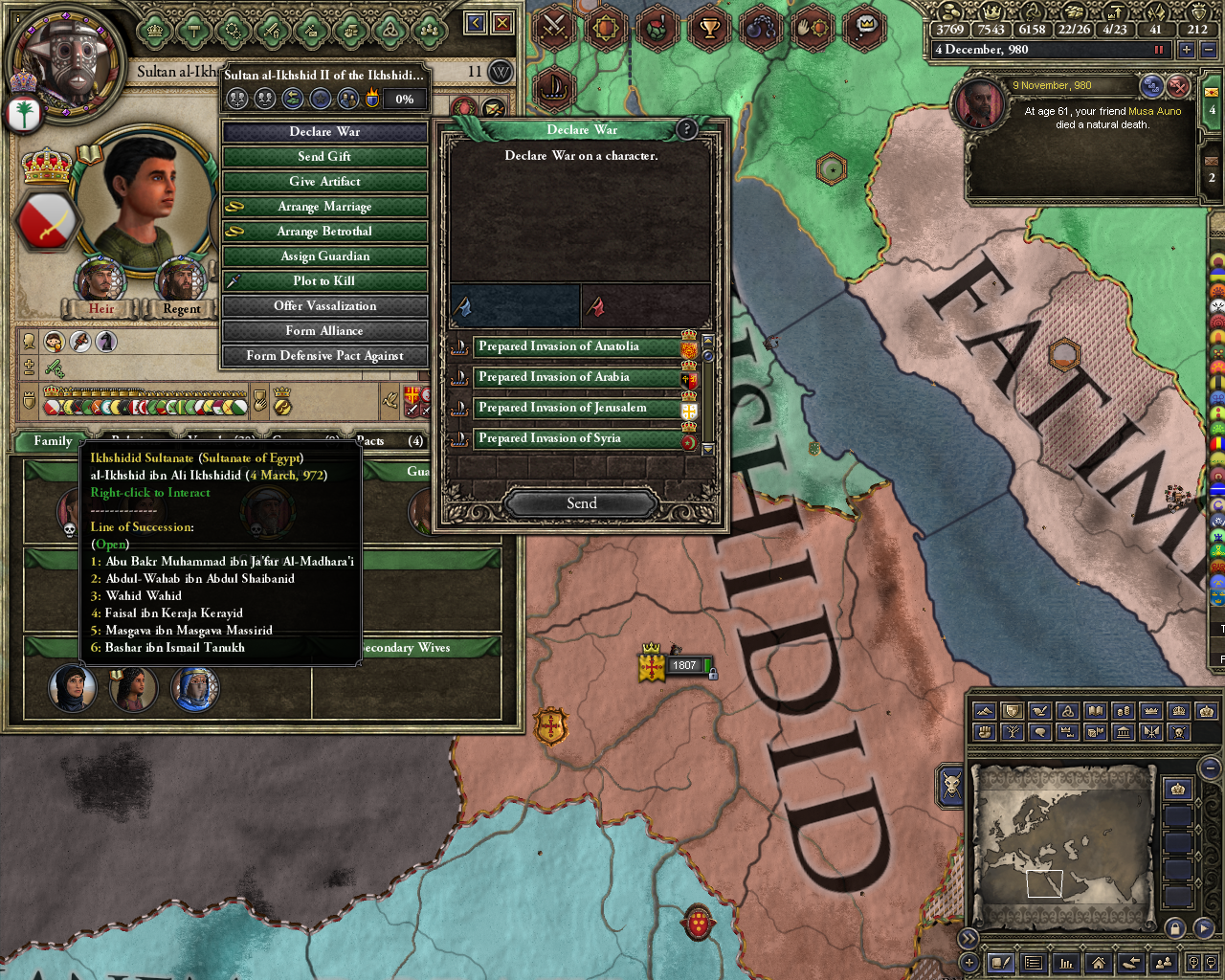Image resolution: width=1225 pixels, height=980 pixels.
Task: Pause the game clock beside the date
Action: tap(1159, 49)
